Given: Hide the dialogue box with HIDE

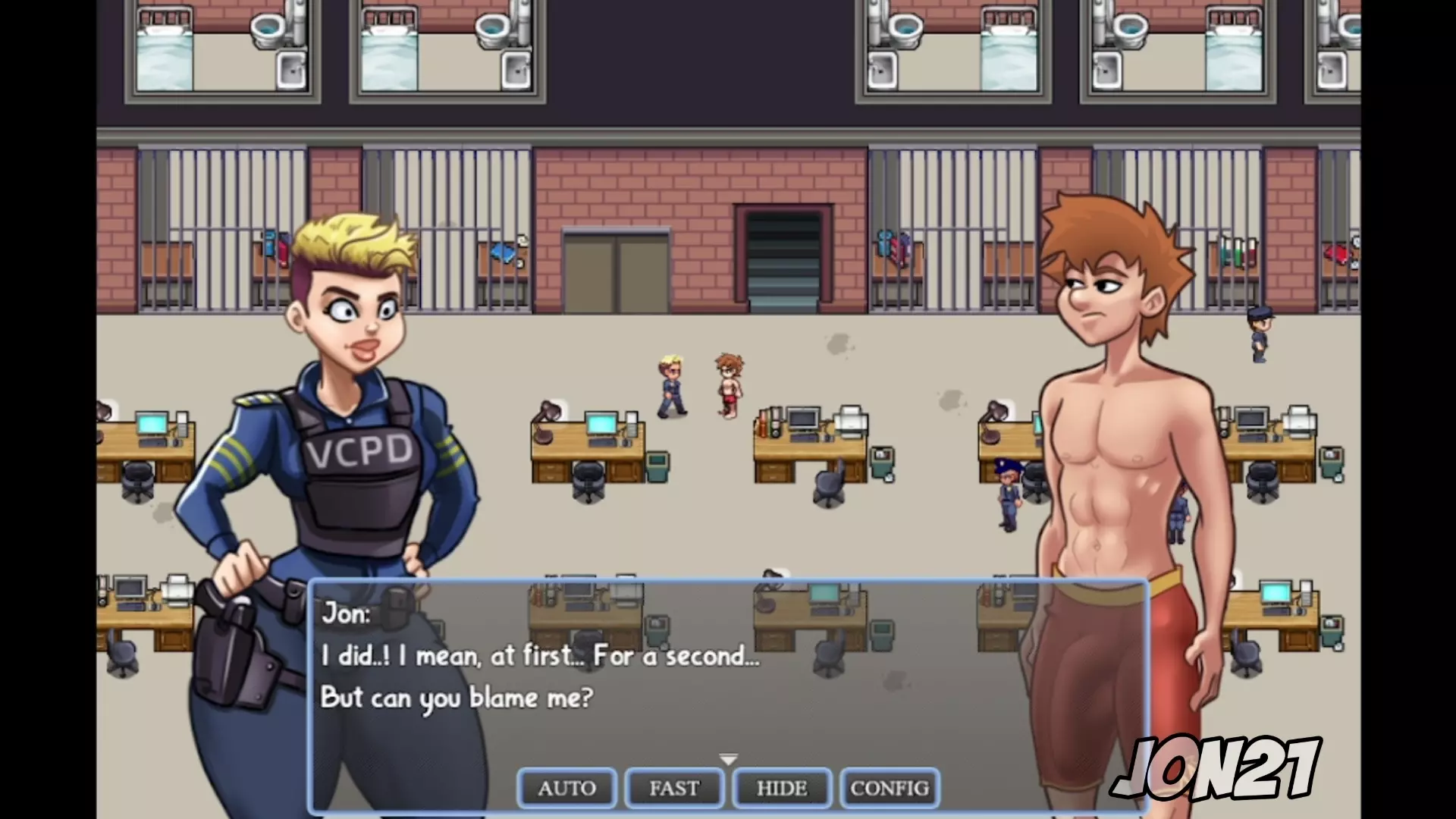Looking at the screenshot, I should pyautogui.click(x=782, y=788).
